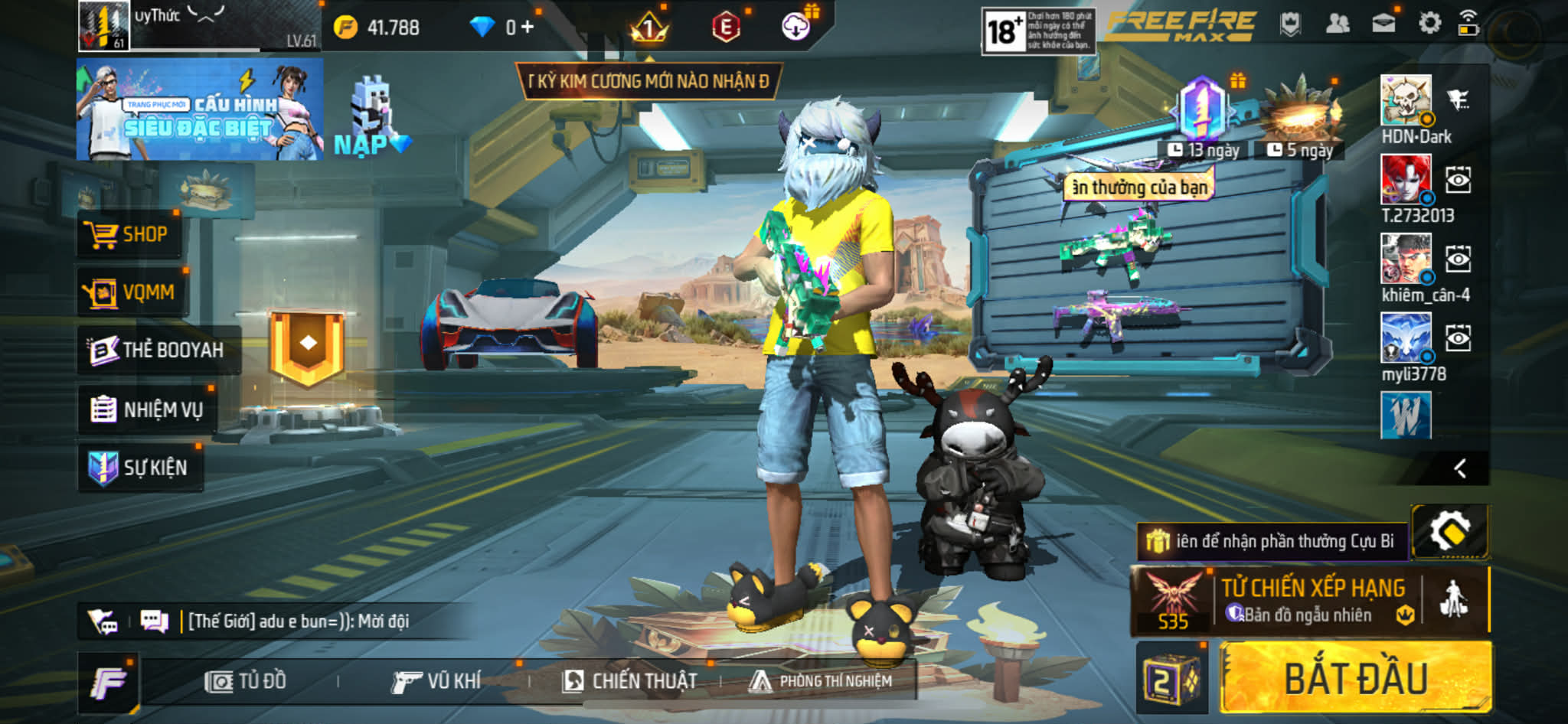Open the NHIỆM VỤ missions list
This screenshot has height=724, width=1568.
pos(147,409)
